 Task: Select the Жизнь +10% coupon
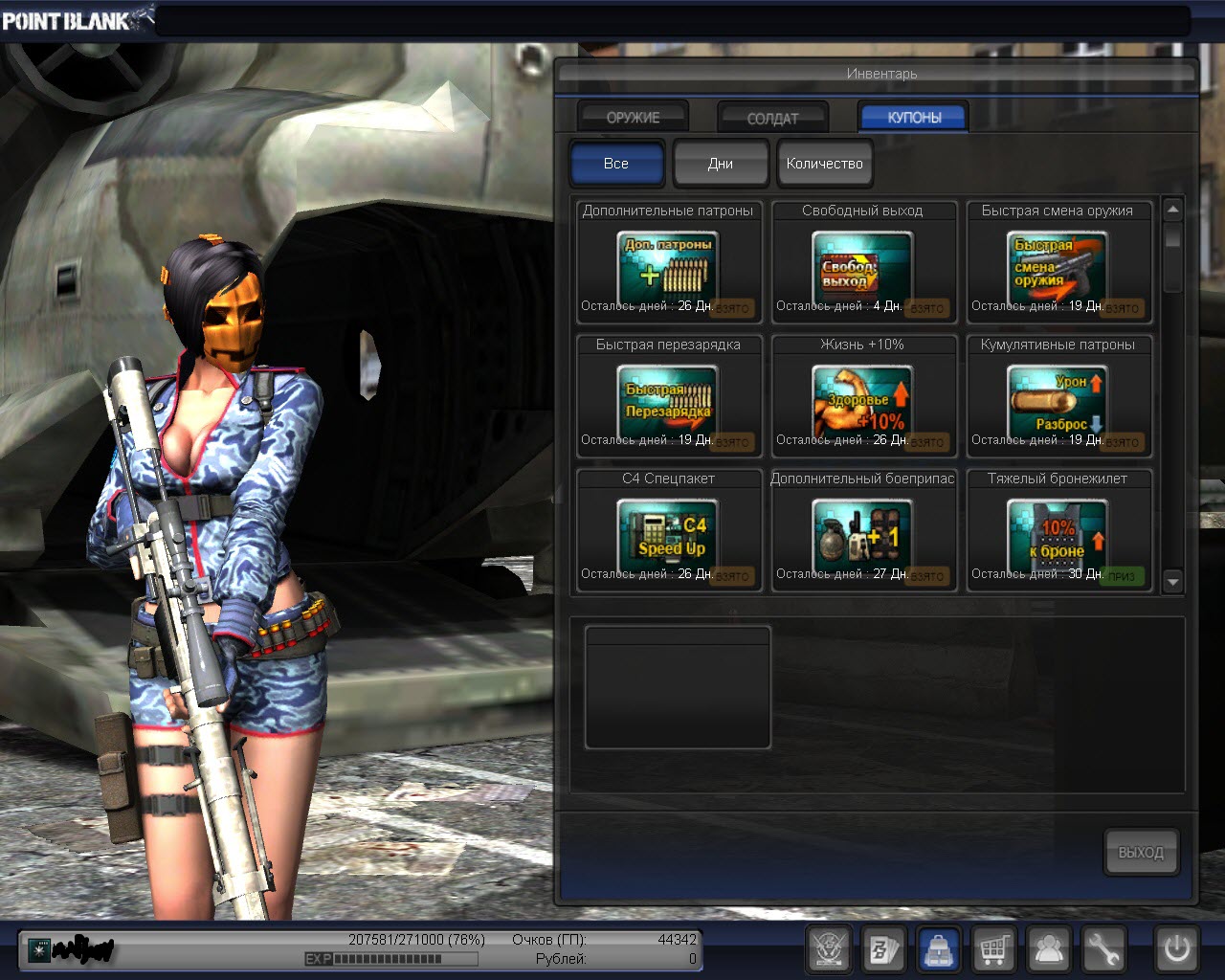click(862, 397)
